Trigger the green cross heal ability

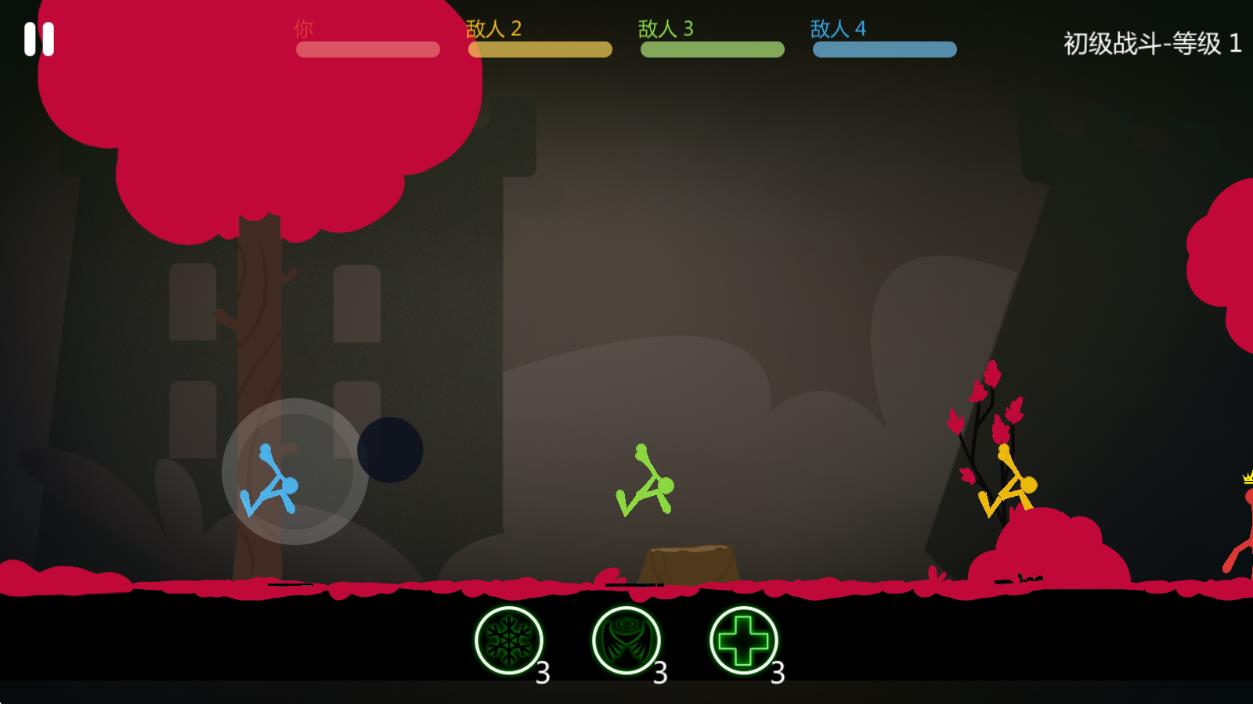click(x=743, y=640)
